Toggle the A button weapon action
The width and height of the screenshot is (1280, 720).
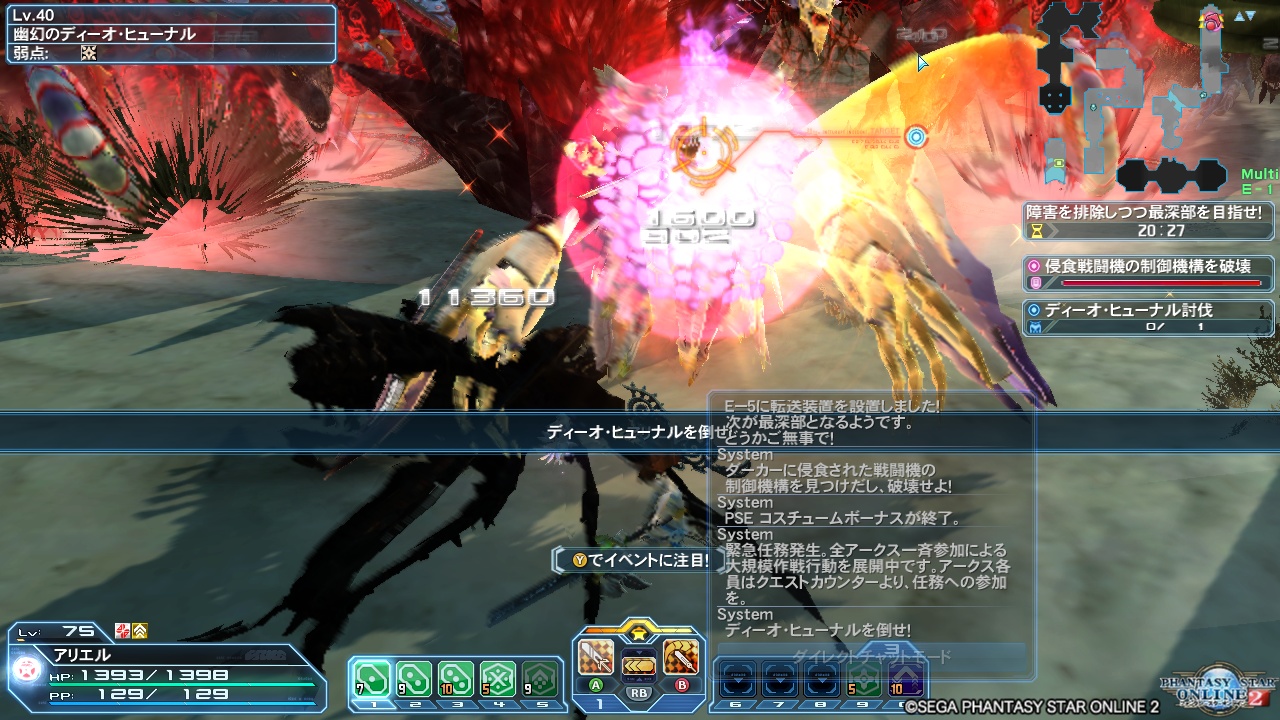596,684
